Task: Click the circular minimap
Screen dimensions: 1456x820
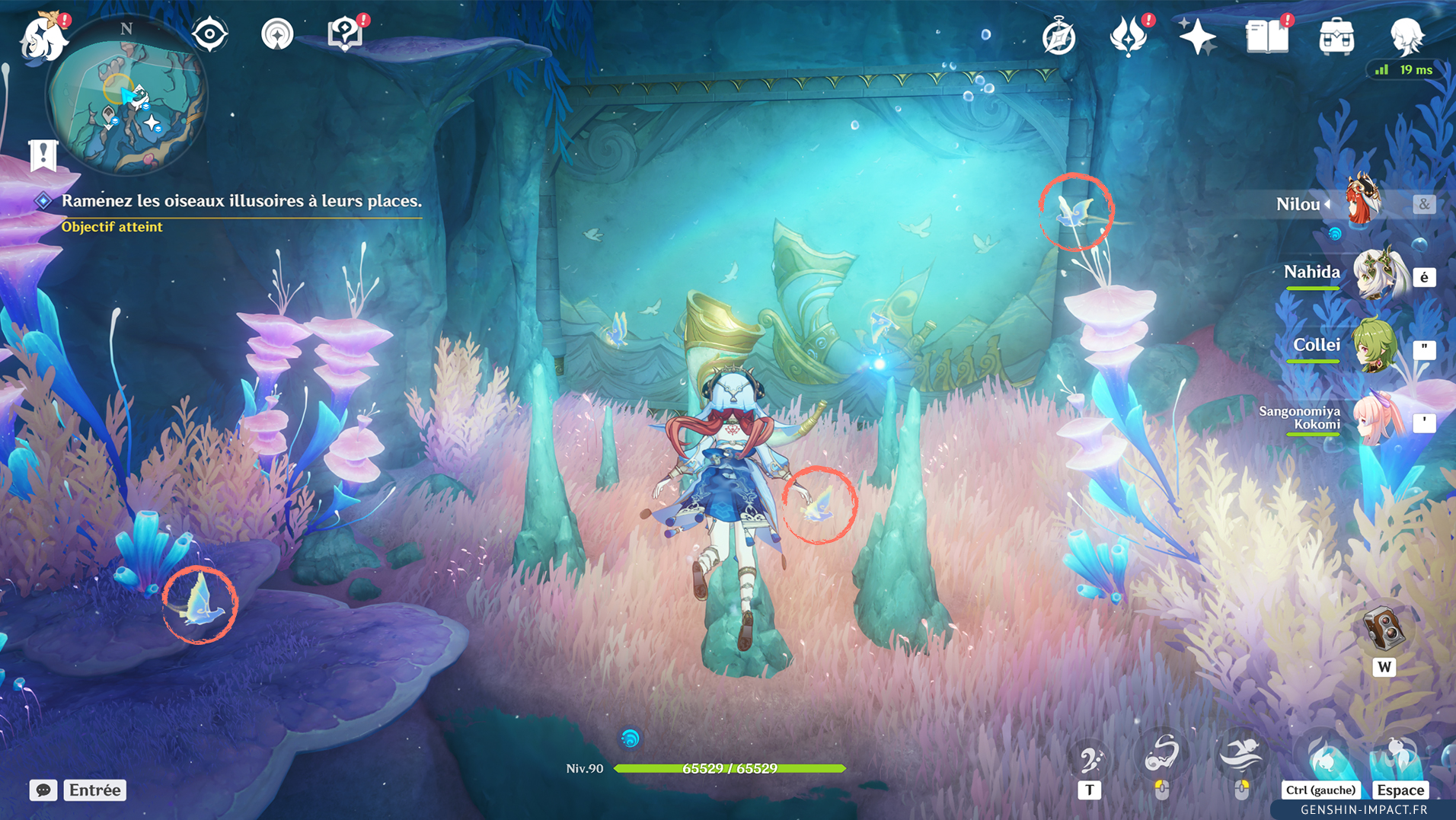Action: coord(126,97)
